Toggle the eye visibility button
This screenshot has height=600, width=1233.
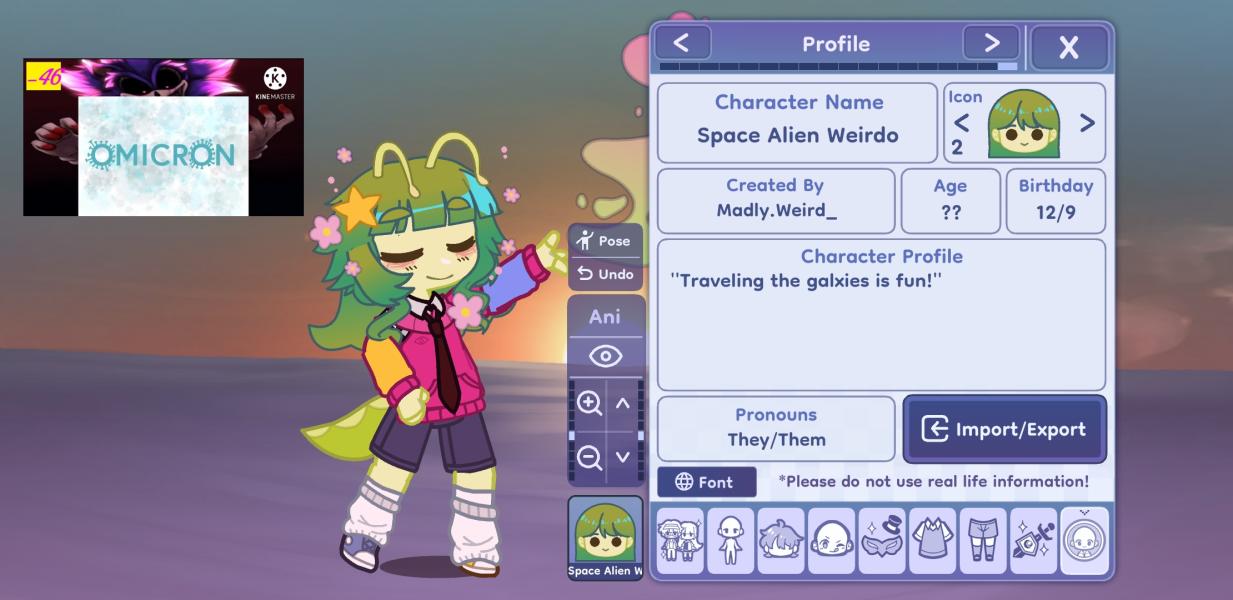(x=605, y=356)
